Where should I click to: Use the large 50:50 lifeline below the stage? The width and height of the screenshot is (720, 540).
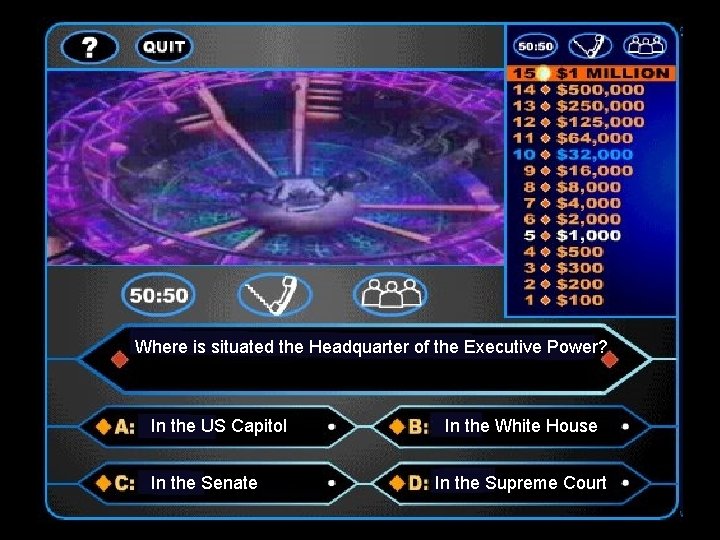159,295
